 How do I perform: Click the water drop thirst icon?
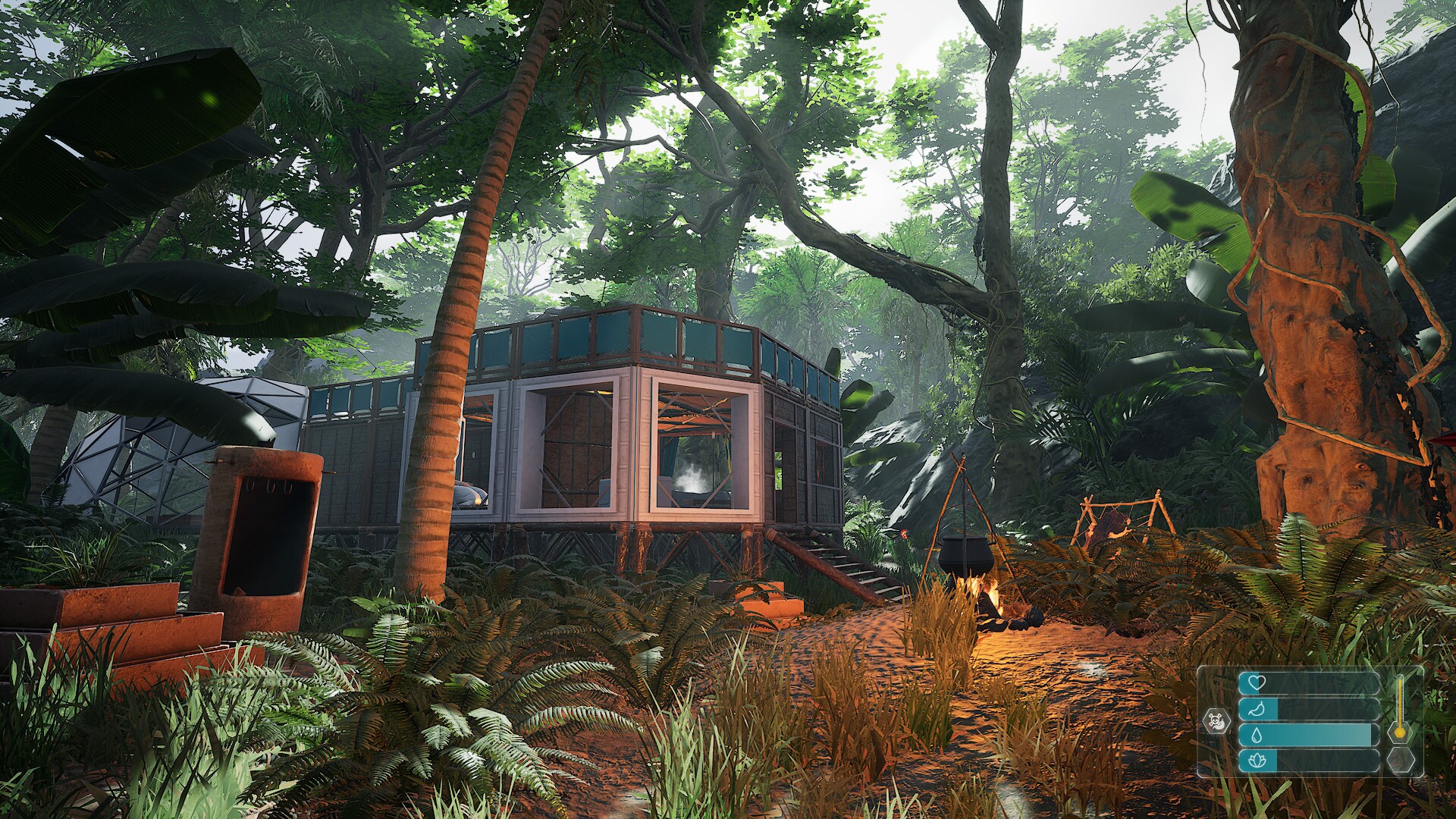coord(1256,736)
